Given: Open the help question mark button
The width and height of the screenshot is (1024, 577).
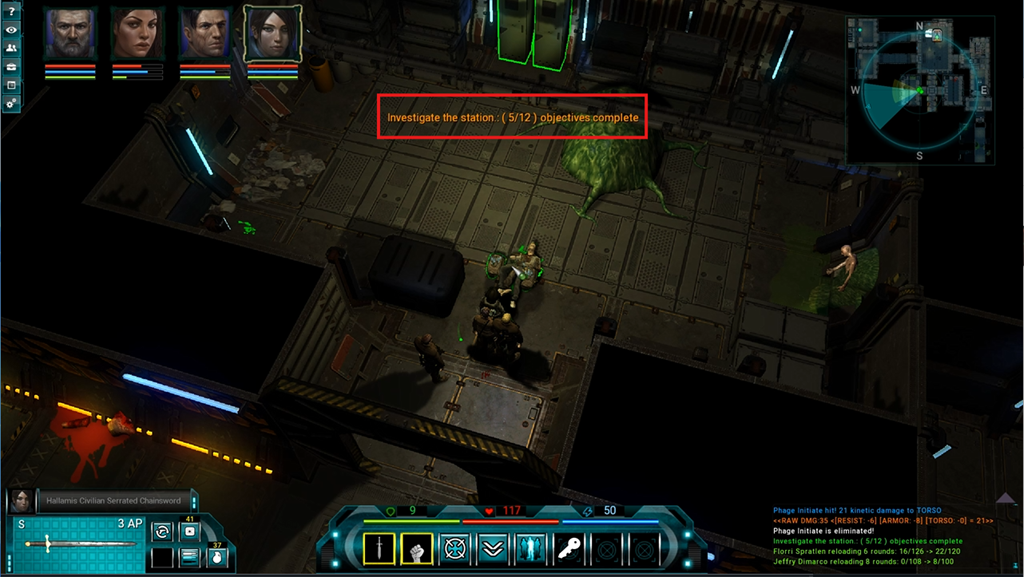Looking at the screenshot, I should 11,11.
